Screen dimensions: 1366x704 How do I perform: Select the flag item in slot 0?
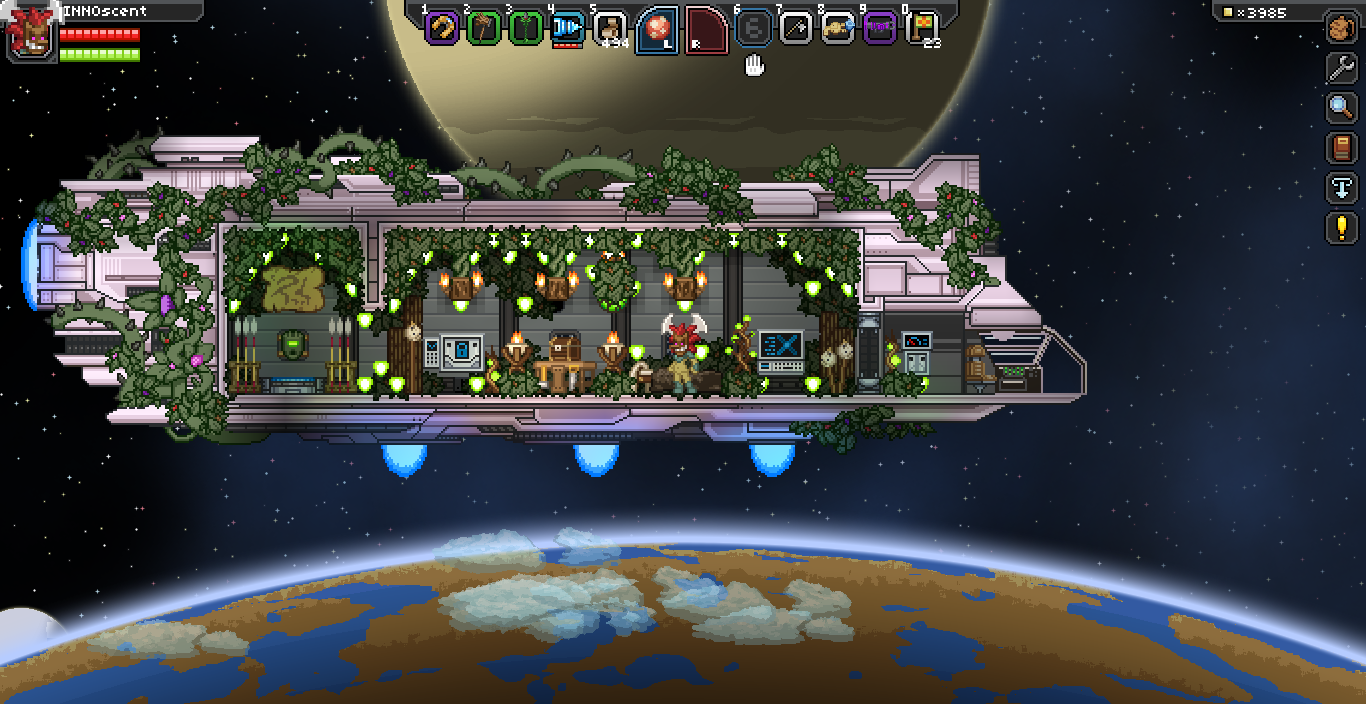pos(922,28)
